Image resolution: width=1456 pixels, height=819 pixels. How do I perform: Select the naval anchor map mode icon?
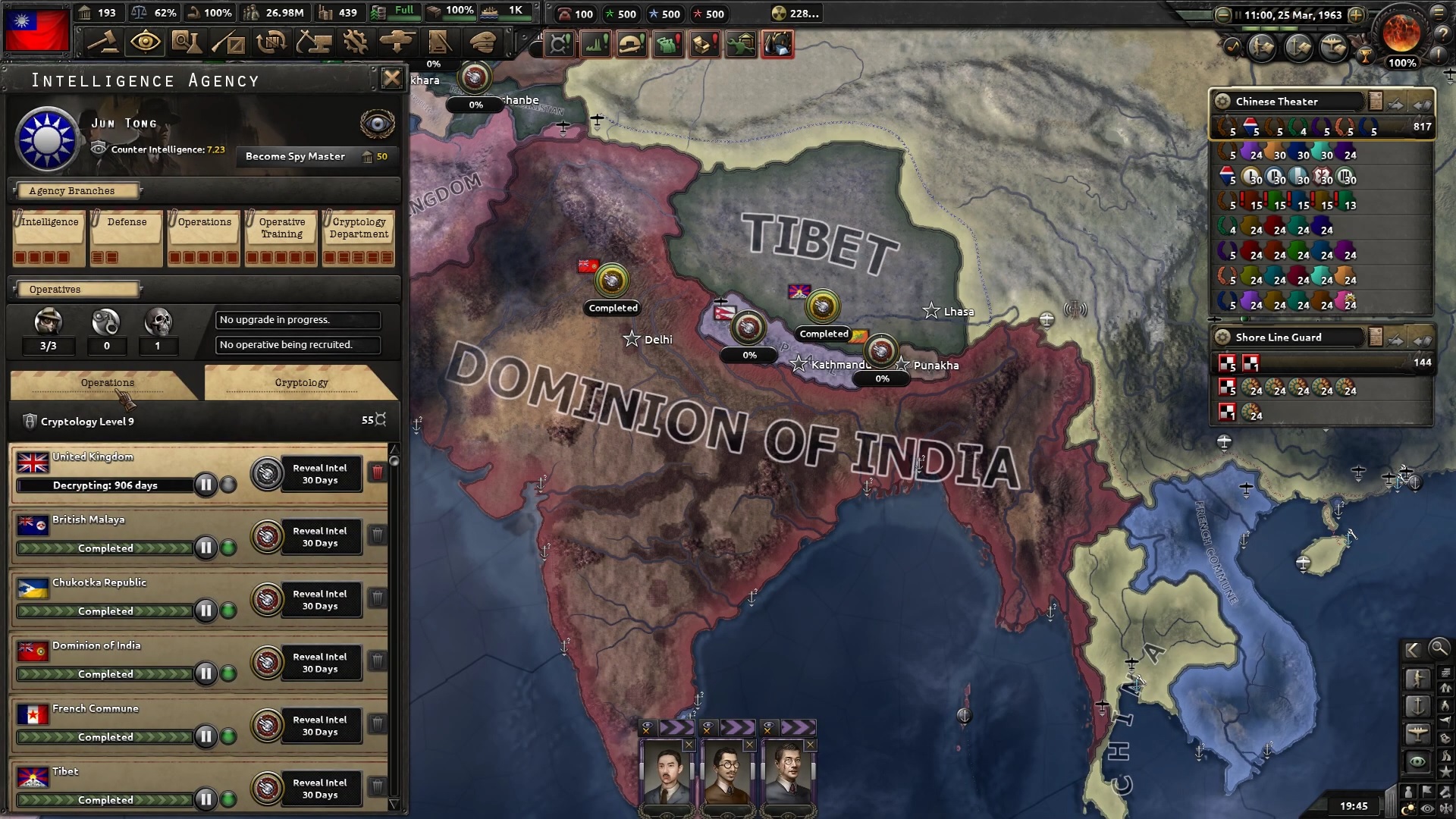pos(1417,706)
